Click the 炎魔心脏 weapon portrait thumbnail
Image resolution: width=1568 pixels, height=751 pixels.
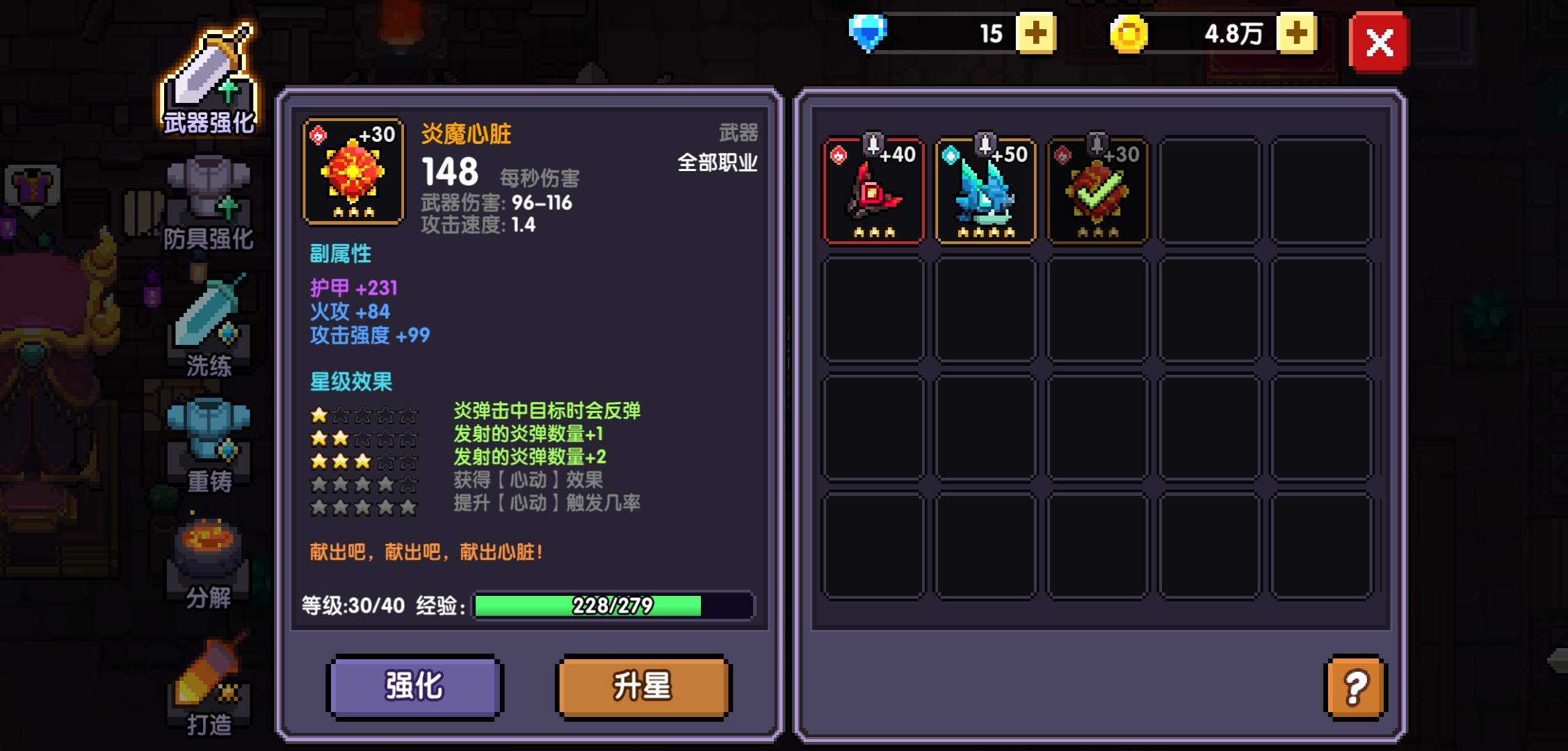click(x=353, y=170)
